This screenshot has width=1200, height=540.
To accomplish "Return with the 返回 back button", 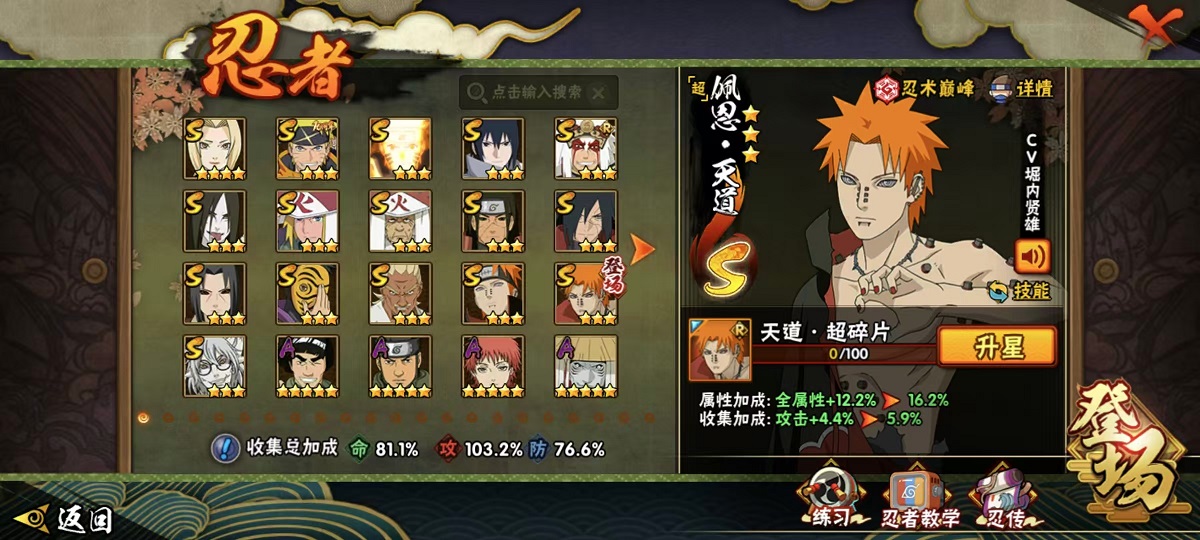I will coord(70,519).
